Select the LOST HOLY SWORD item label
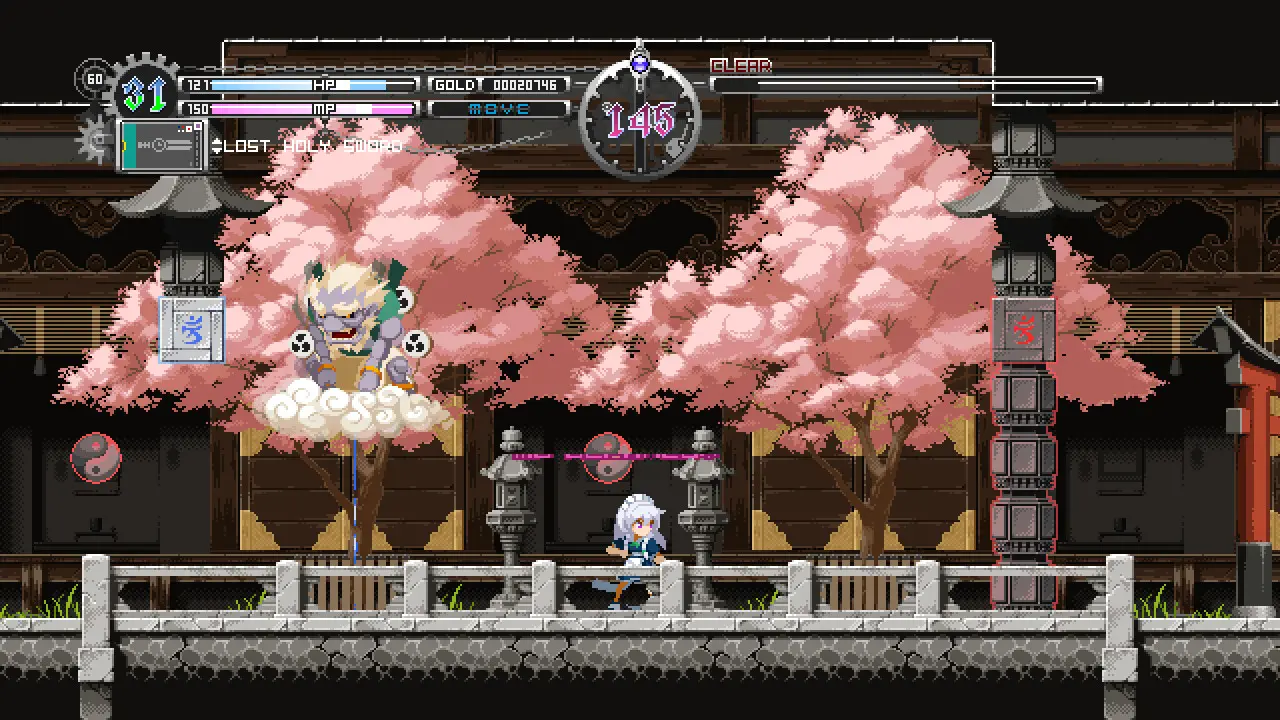The image size is (1280, 720). pyautogui.click(x=320, y=145)
